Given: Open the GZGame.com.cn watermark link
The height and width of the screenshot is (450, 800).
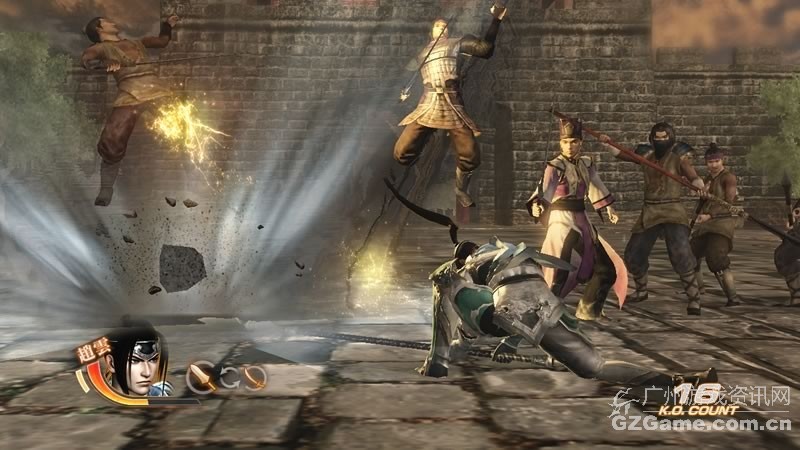Looking at the screenshot, I should (x=702, y=423).
